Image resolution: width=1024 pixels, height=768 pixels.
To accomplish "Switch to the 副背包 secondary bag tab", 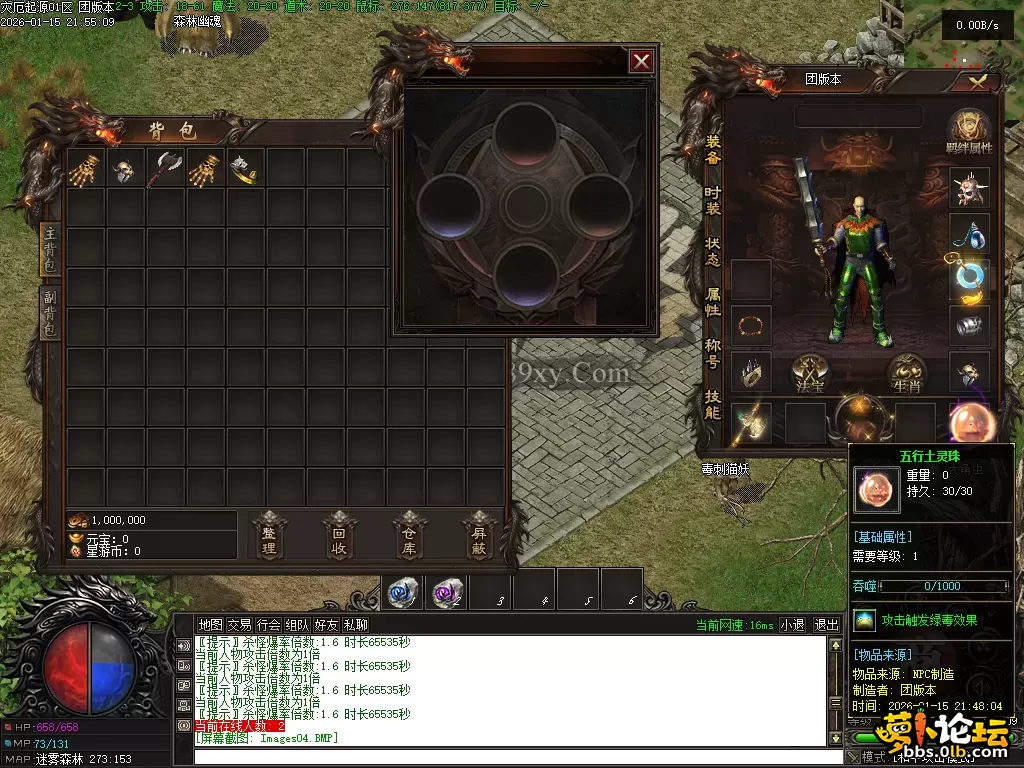I will tap(48, 312).
